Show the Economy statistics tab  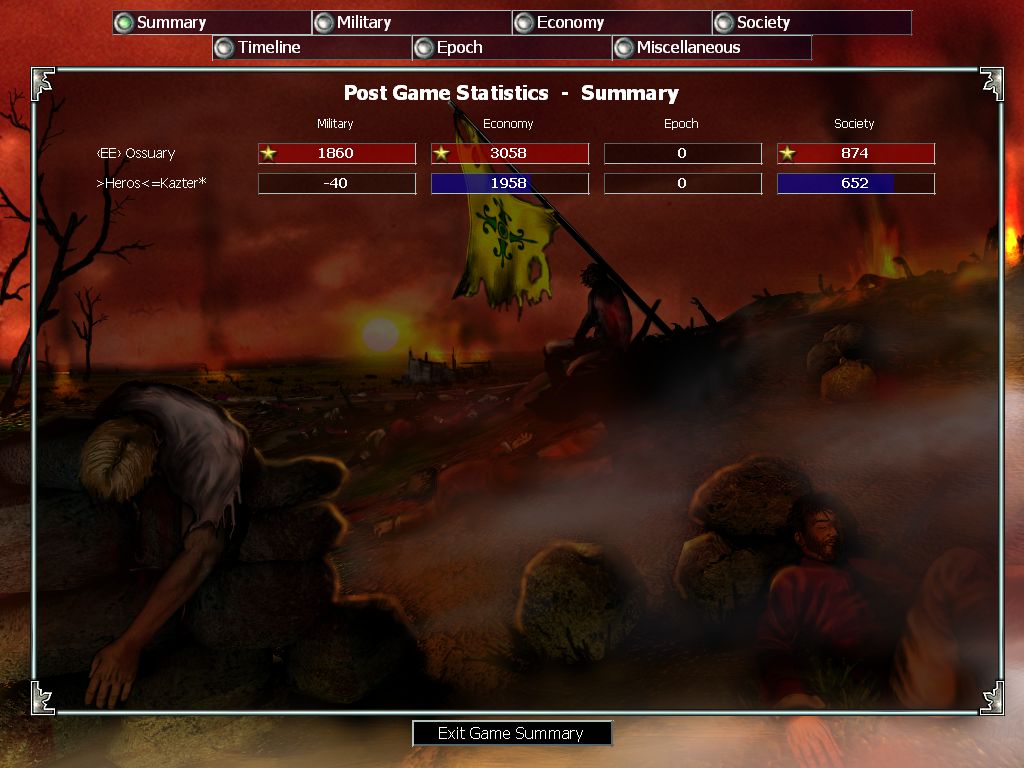point(611,23)
